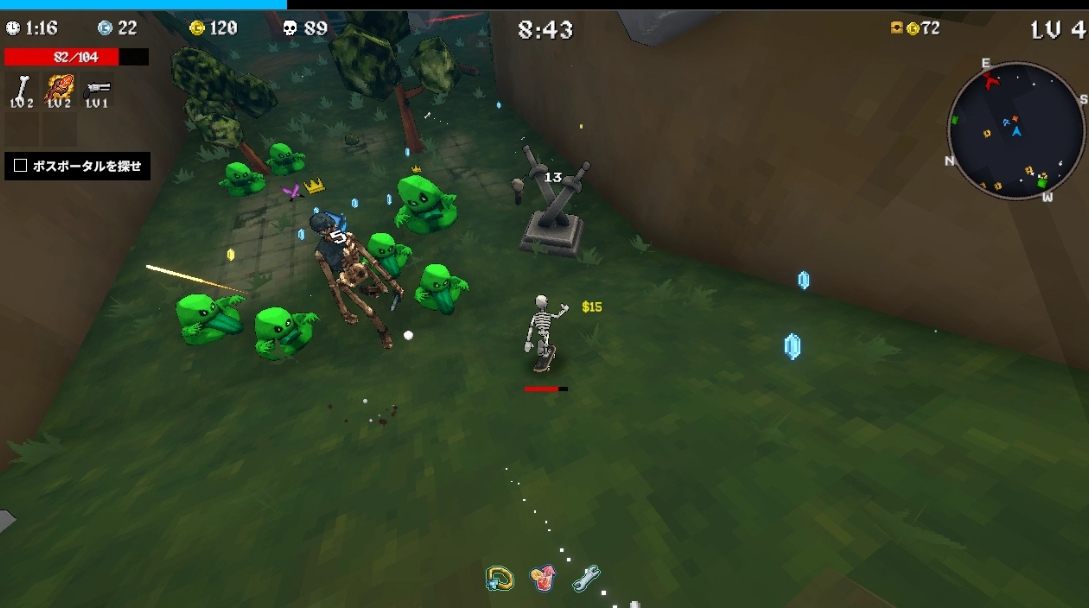Screen dimensions: 1089x608
Task: Select the flaming weapon icon
Action: 60,86
